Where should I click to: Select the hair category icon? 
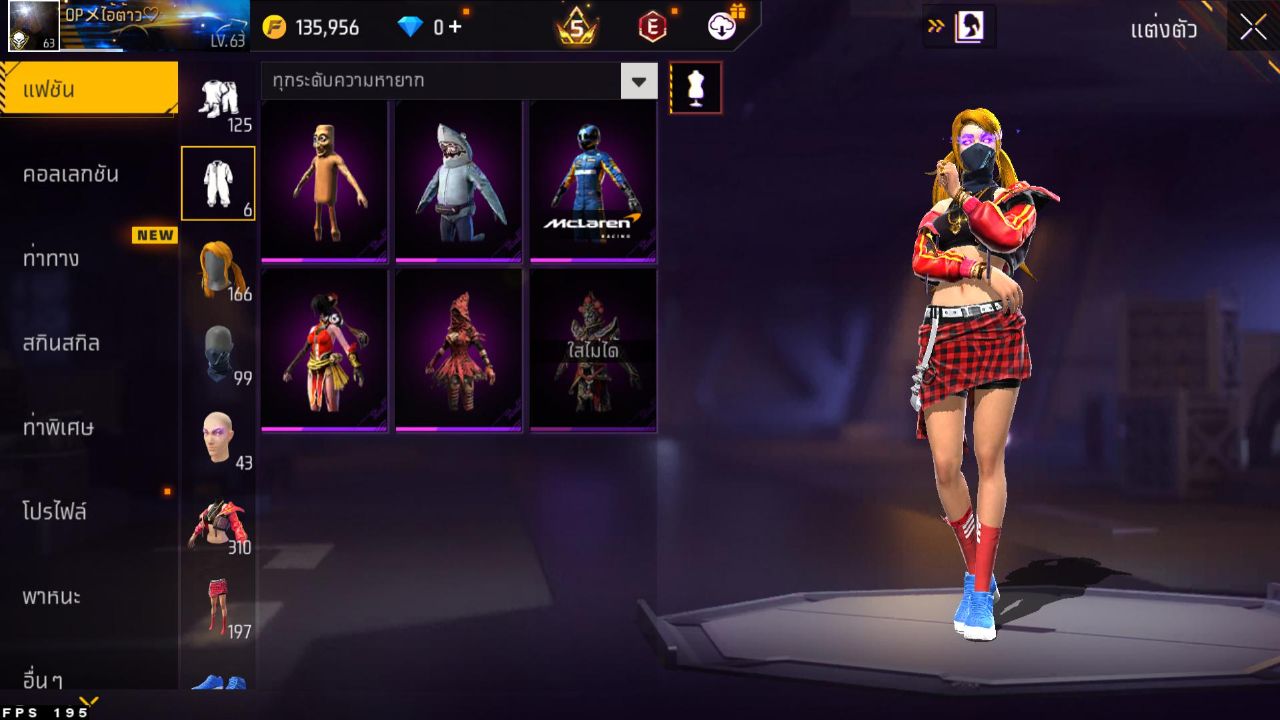(218, 268)
